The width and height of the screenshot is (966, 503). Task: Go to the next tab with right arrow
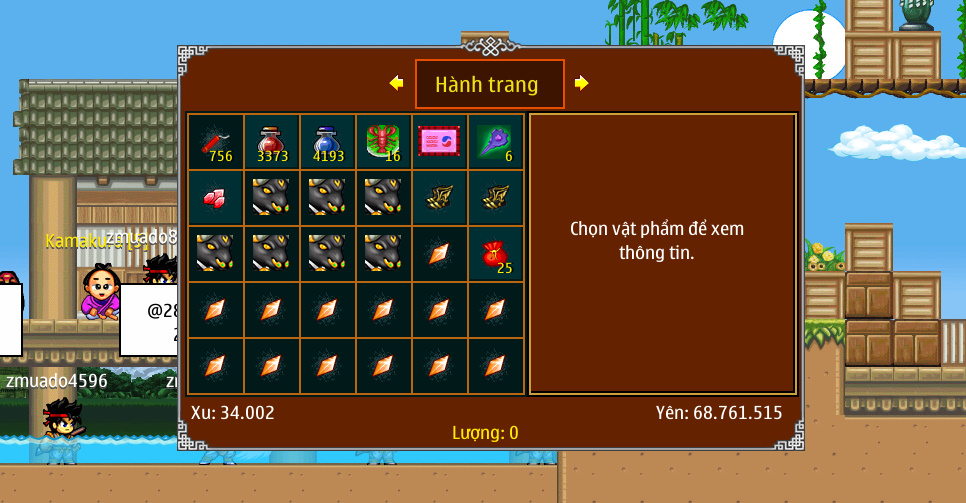pyautogui.click(x=581, y=83)
